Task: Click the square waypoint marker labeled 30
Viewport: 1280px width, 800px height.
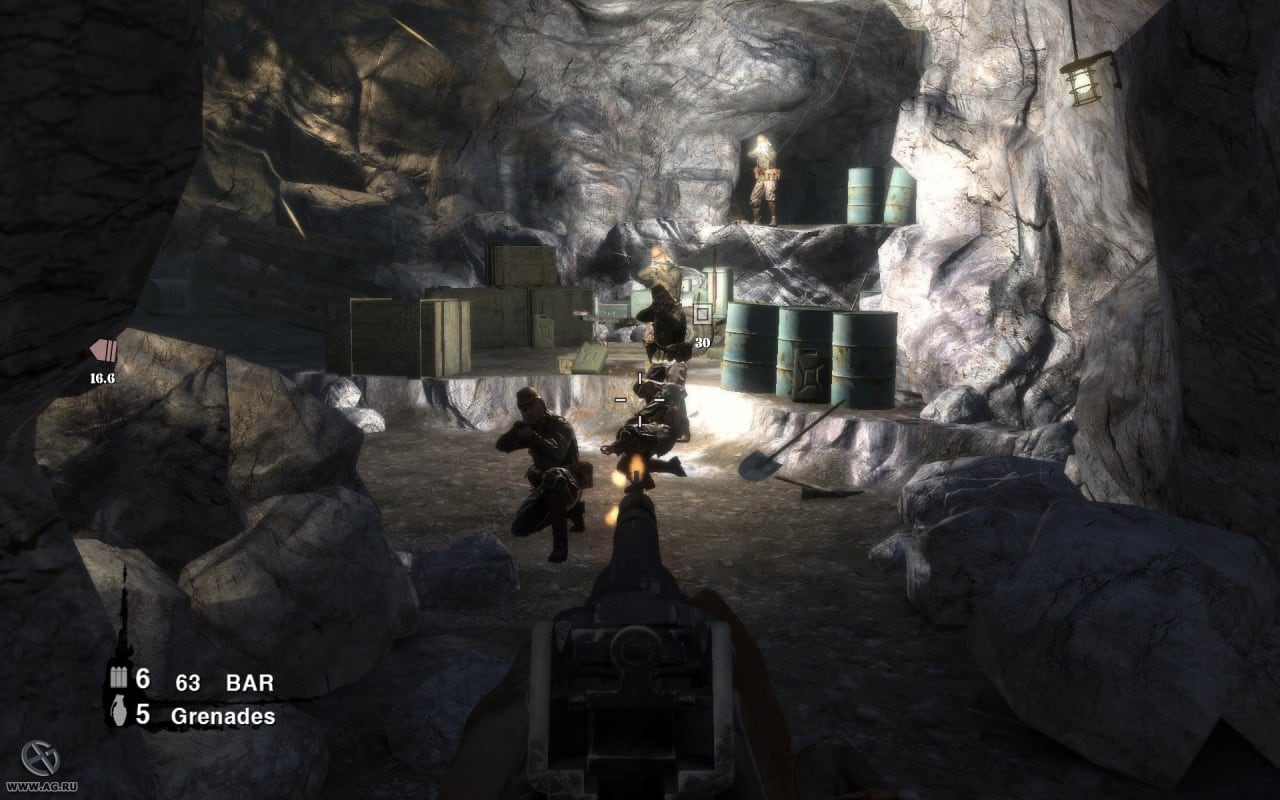Action: [x=702, y=315]
